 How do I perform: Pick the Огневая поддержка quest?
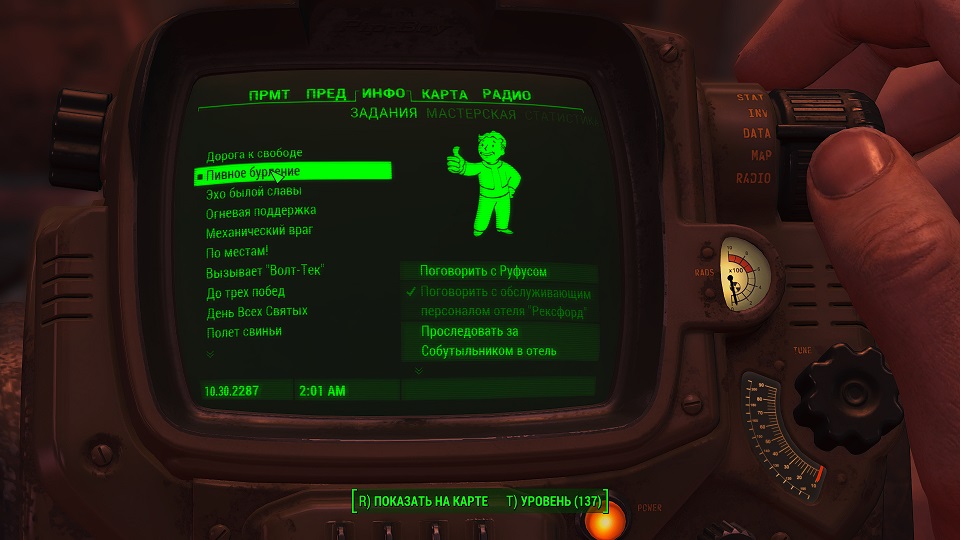tap(261, 211)
